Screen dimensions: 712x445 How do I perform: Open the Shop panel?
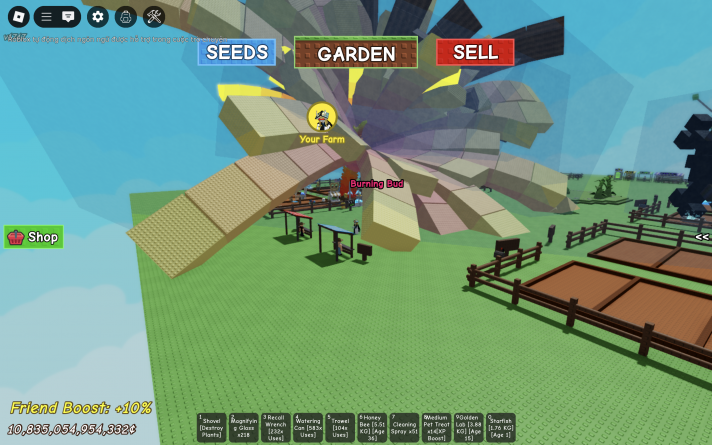coord(34,237)
